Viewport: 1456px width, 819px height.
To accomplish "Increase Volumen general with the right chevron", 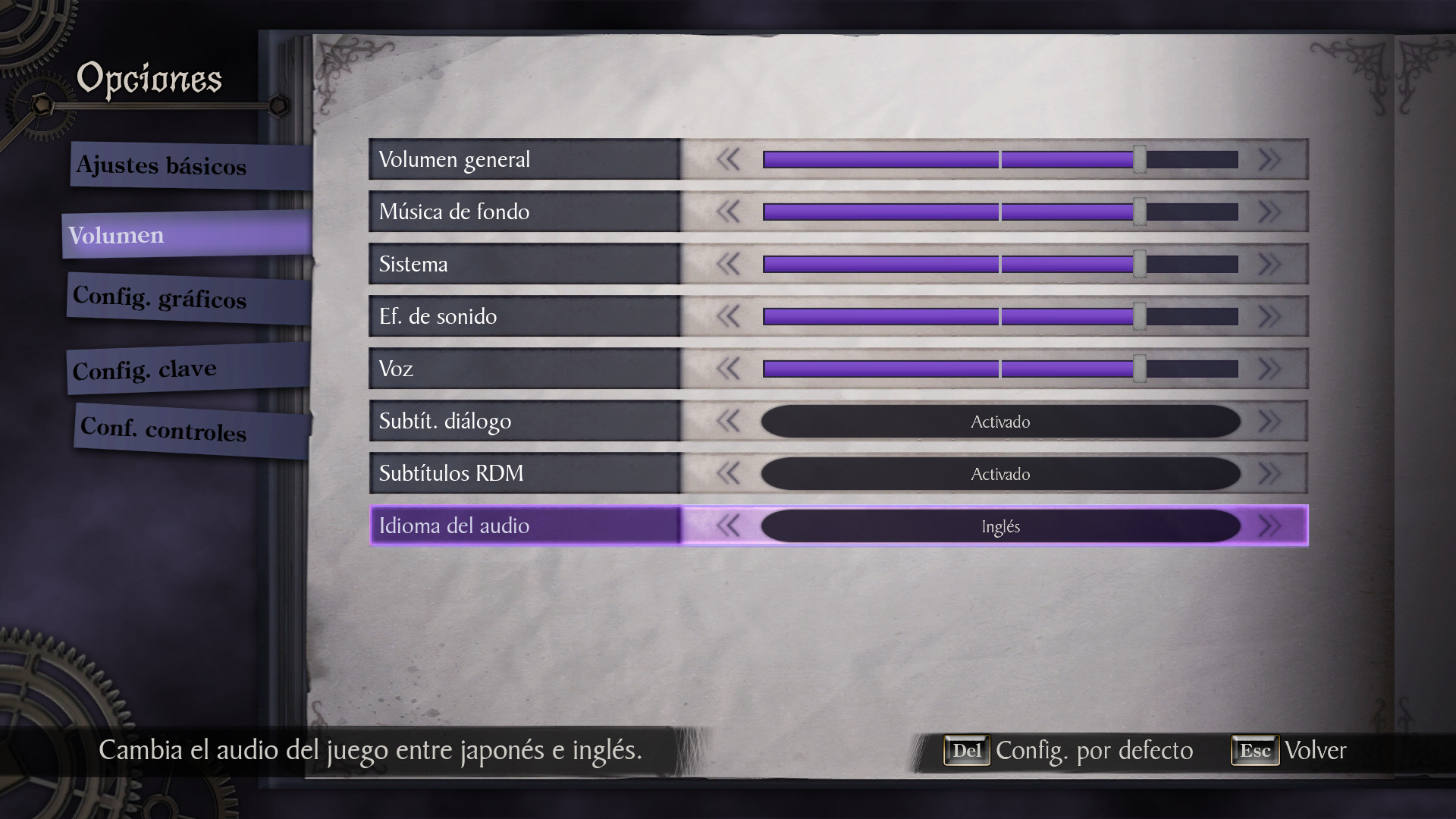I will (1269, 159).
